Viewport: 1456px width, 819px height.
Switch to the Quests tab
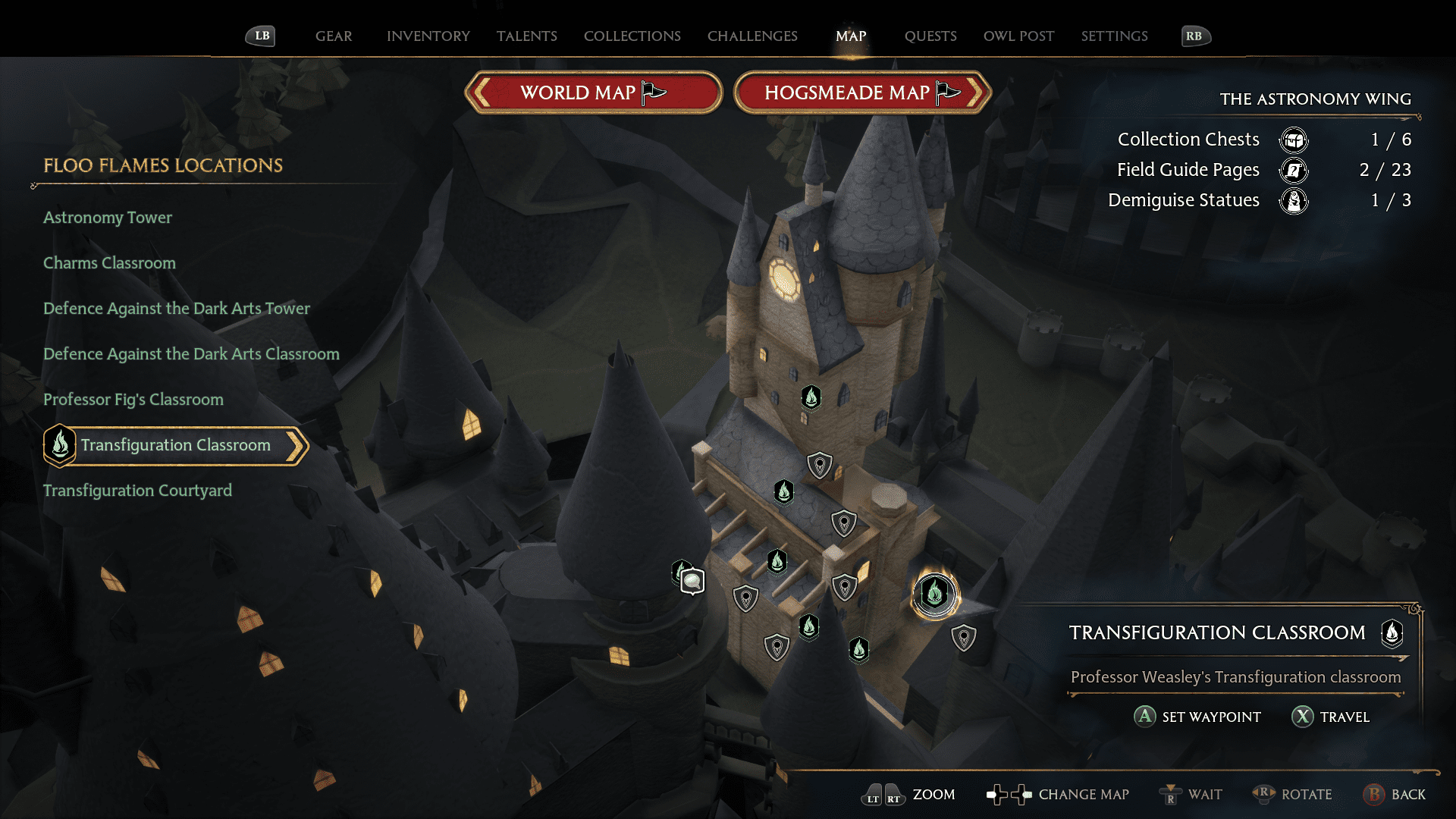click(x=930, y=36)
